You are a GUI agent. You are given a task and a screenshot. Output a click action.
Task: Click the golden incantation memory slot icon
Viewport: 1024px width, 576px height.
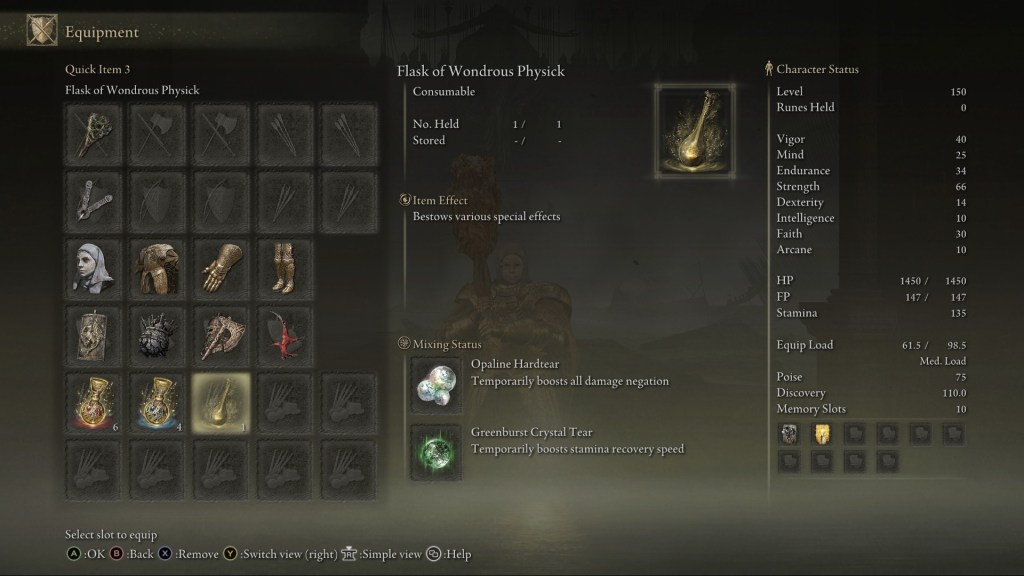(821, 433)
